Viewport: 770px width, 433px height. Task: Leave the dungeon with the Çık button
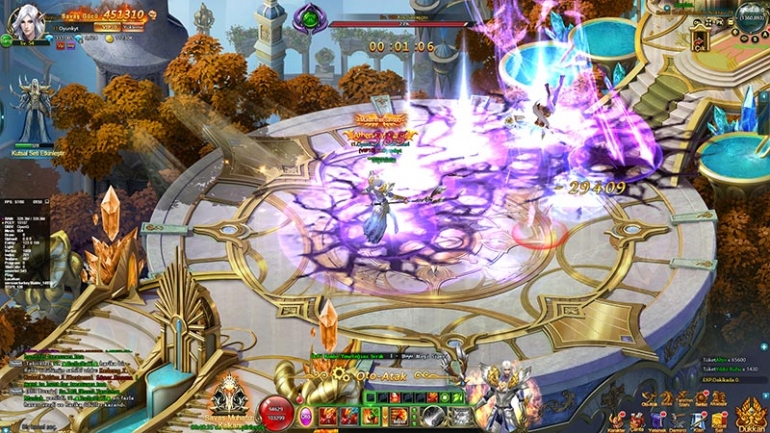click(700, 41)
